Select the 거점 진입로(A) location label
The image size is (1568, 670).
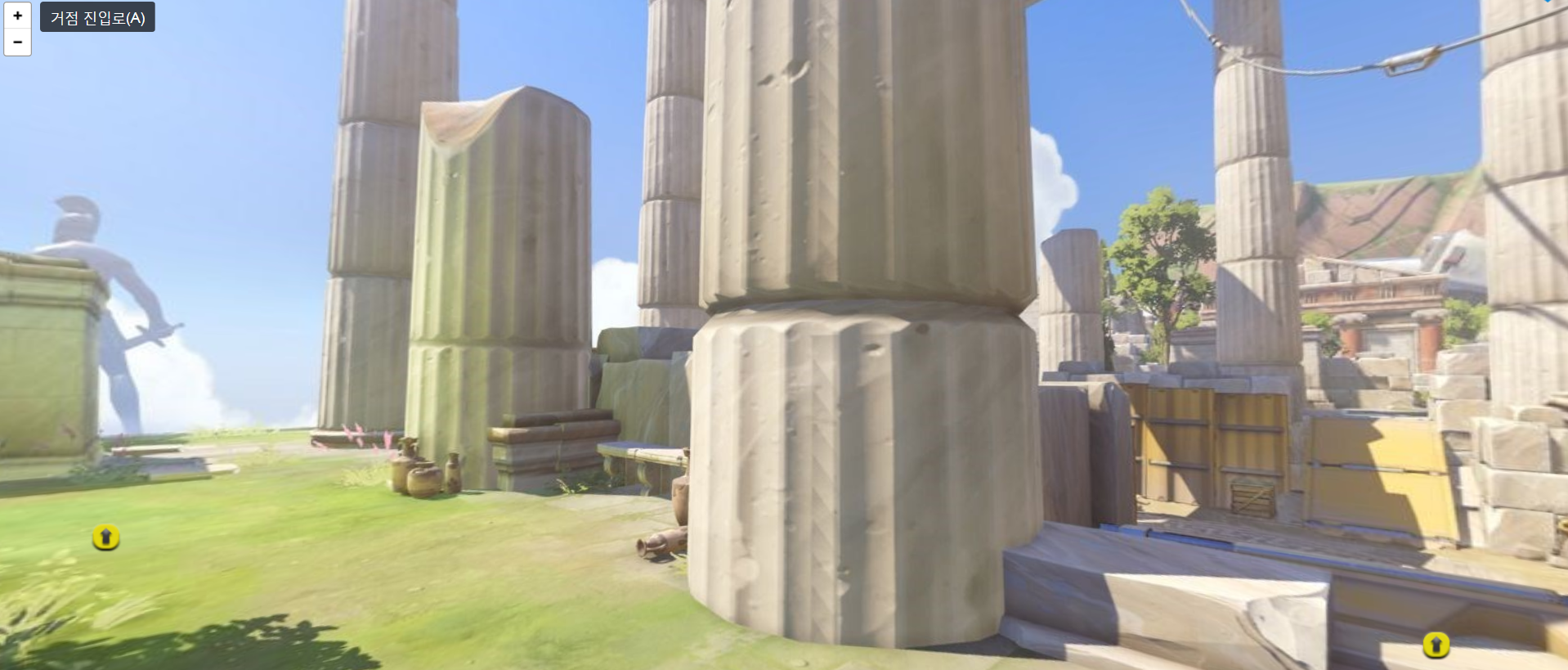click(x=97, y=16)
